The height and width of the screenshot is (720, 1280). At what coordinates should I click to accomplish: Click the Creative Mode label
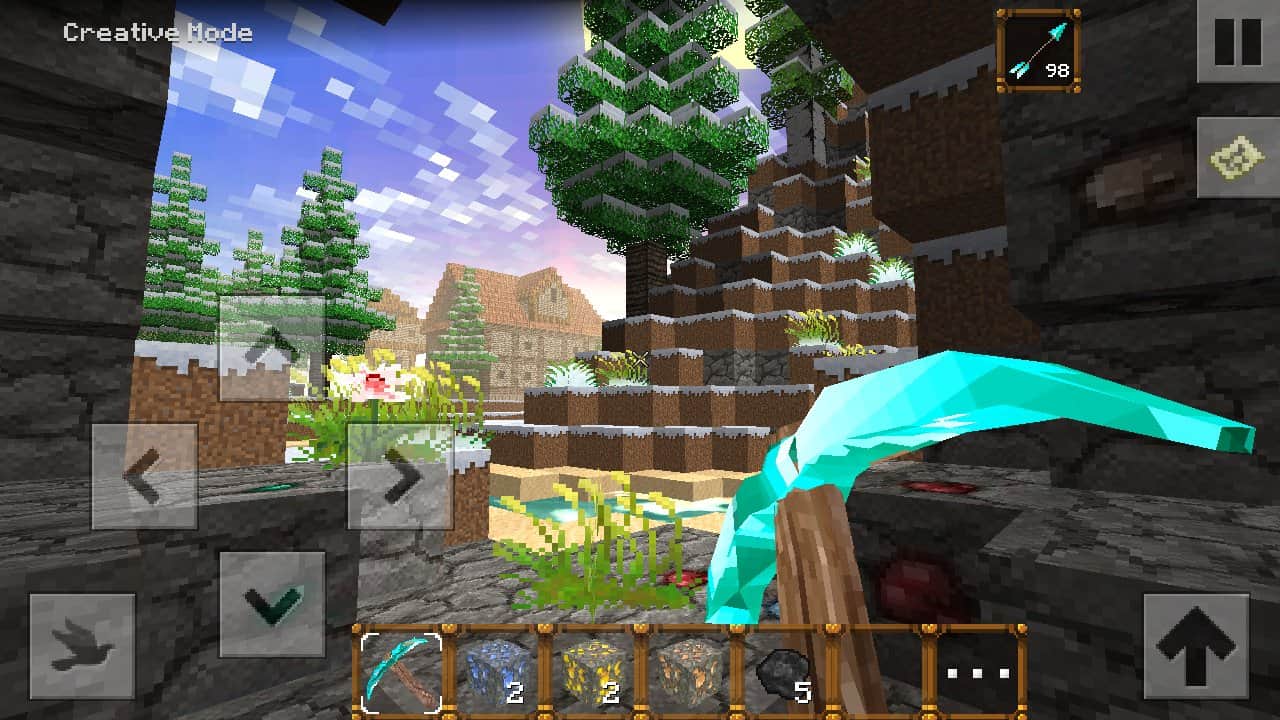click(156, 32)
